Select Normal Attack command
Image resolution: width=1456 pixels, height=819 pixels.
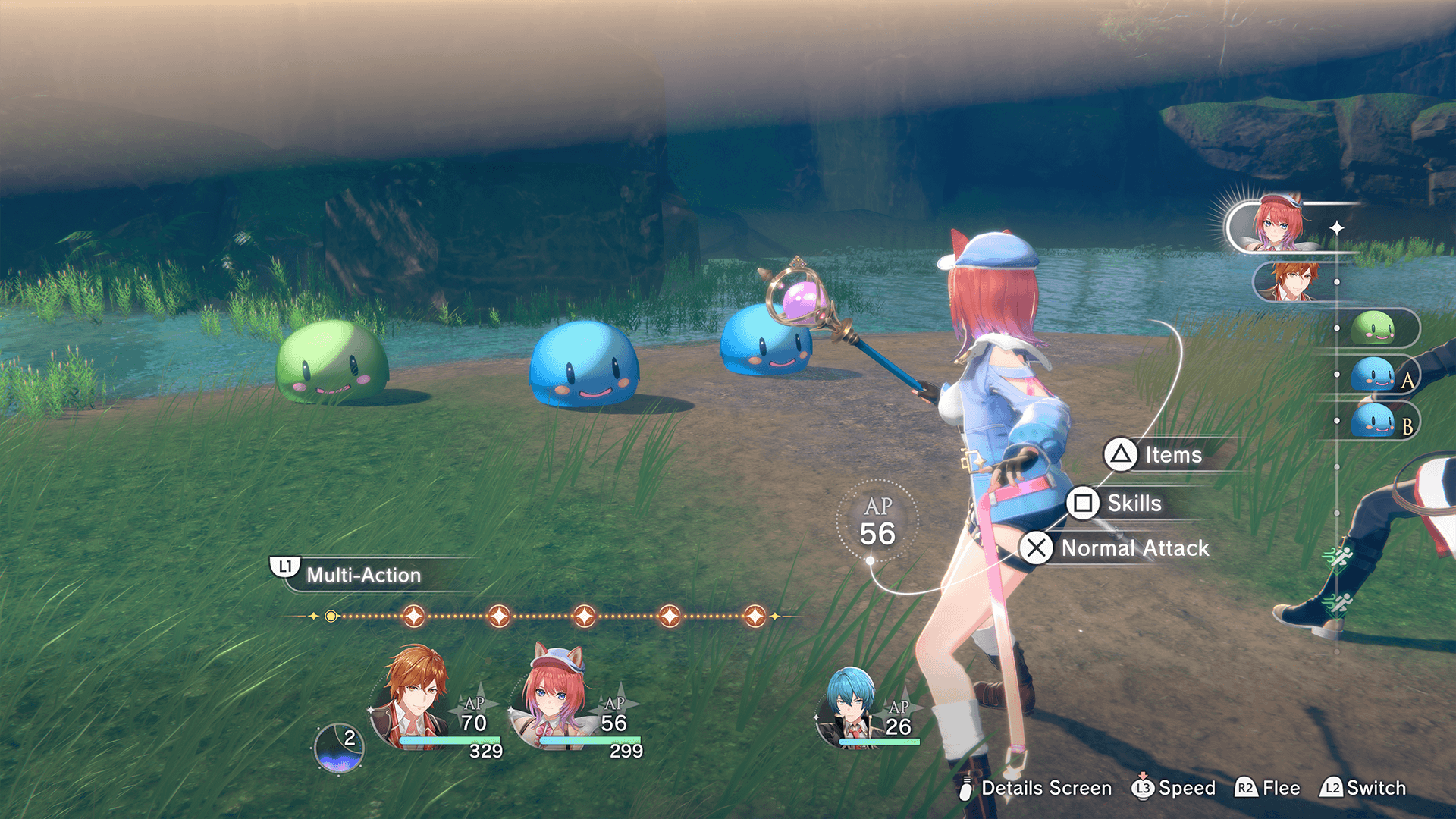tap(1116, 548)
